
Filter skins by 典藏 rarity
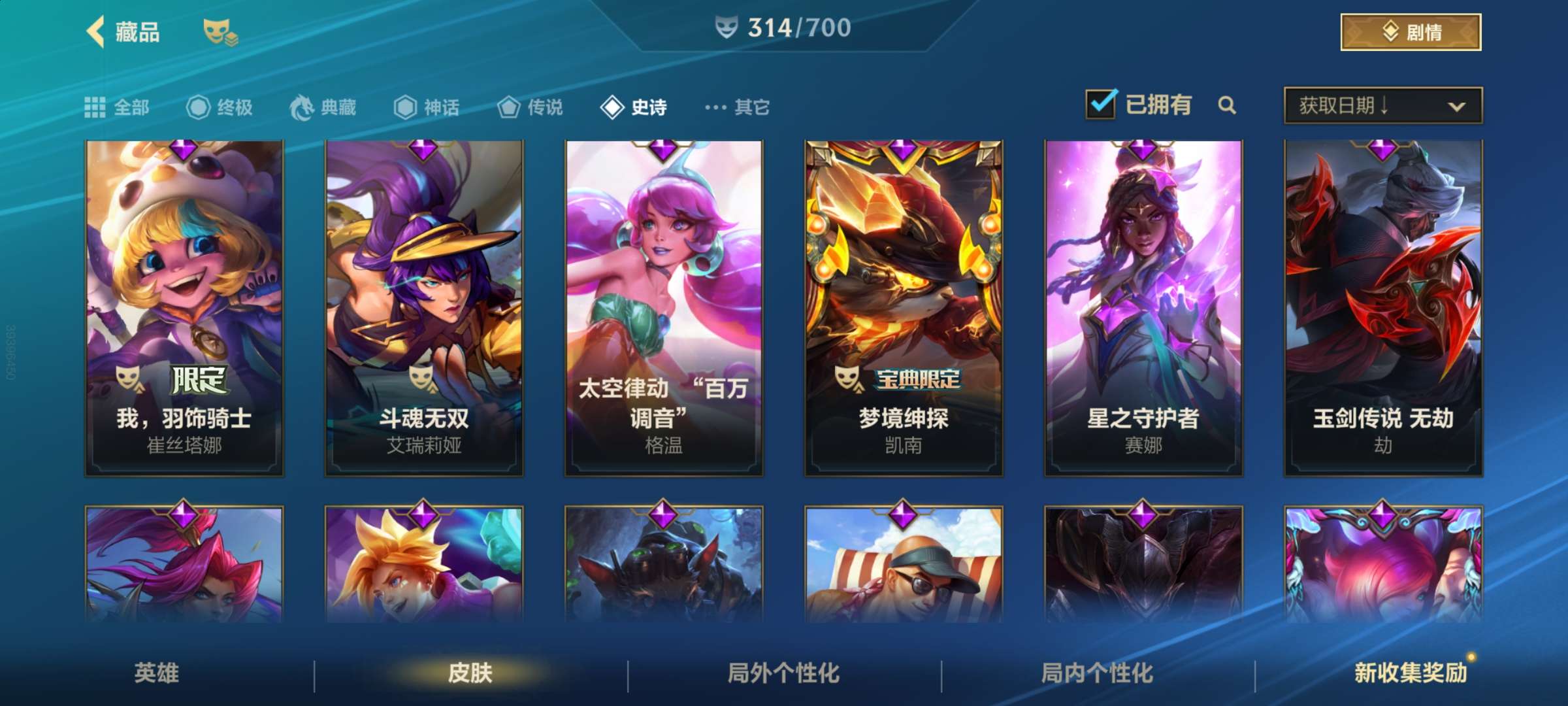coord(323,107)
